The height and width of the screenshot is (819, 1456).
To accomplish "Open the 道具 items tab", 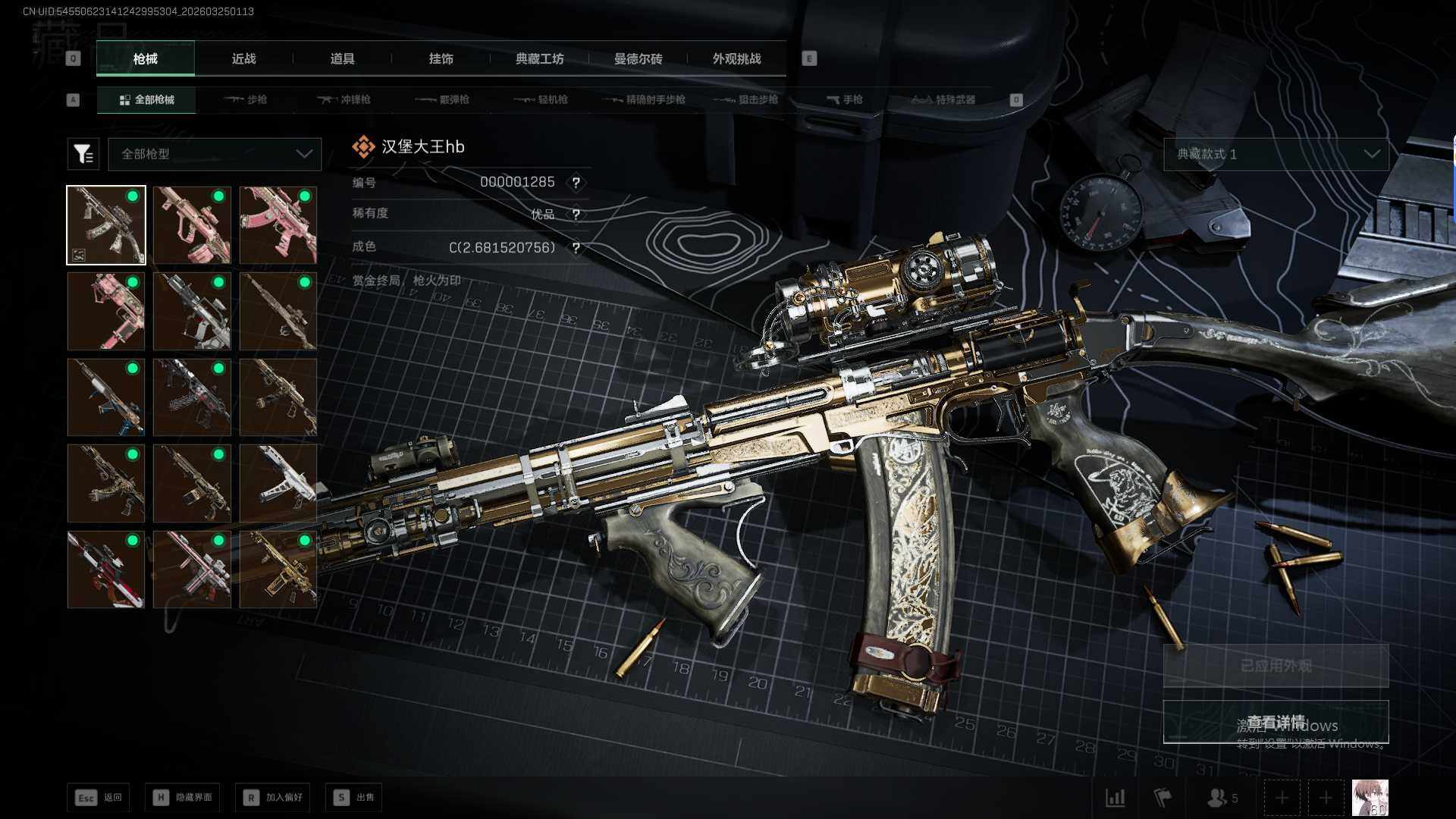I will pos(342,58).
